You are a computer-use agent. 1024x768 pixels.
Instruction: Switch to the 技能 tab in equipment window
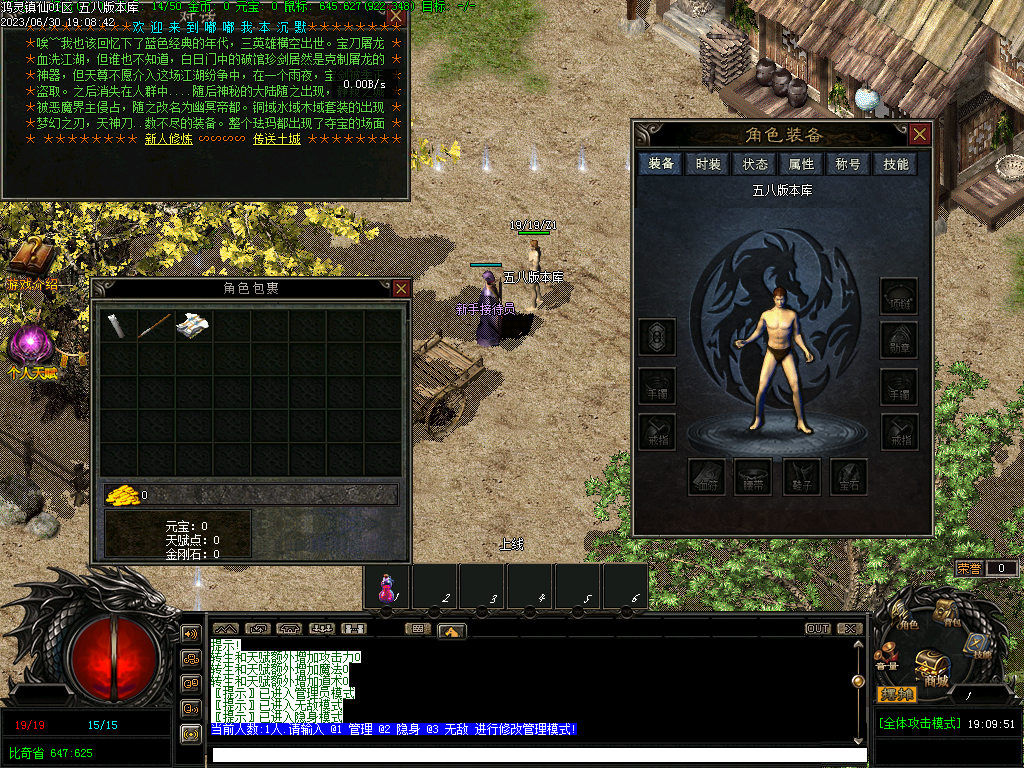[x=895, y=164]
